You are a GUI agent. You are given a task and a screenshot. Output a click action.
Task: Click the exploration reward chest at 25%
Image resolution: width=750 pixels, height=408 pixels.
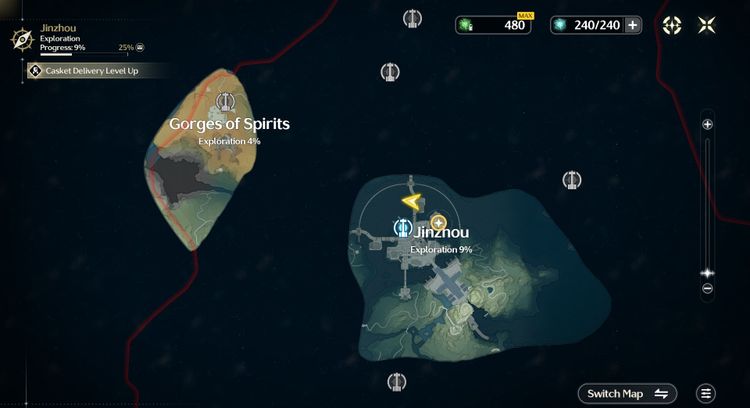coord(140,47)
